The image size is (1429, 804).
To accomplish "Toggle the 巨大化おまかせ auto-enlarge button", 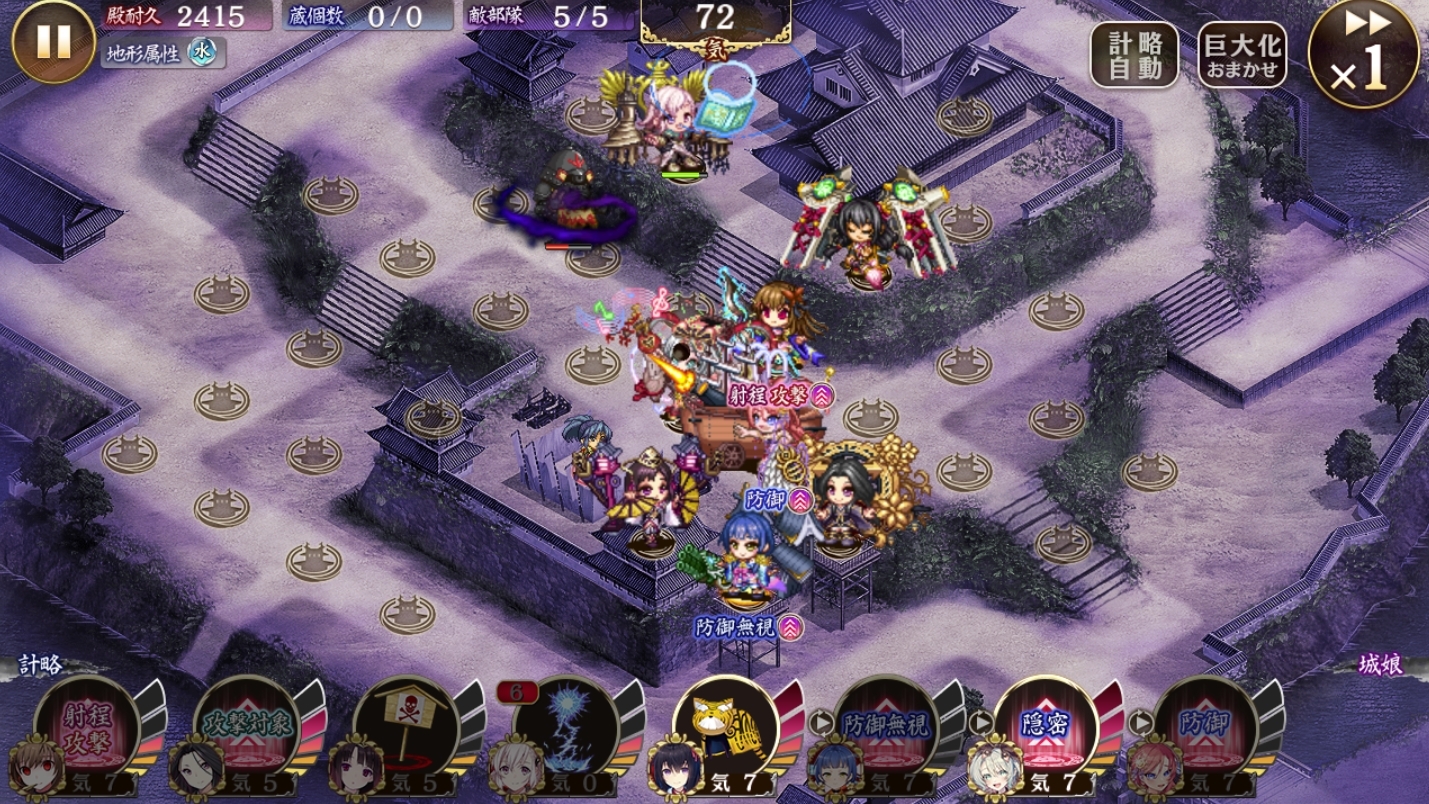I will click(1242, 55).
